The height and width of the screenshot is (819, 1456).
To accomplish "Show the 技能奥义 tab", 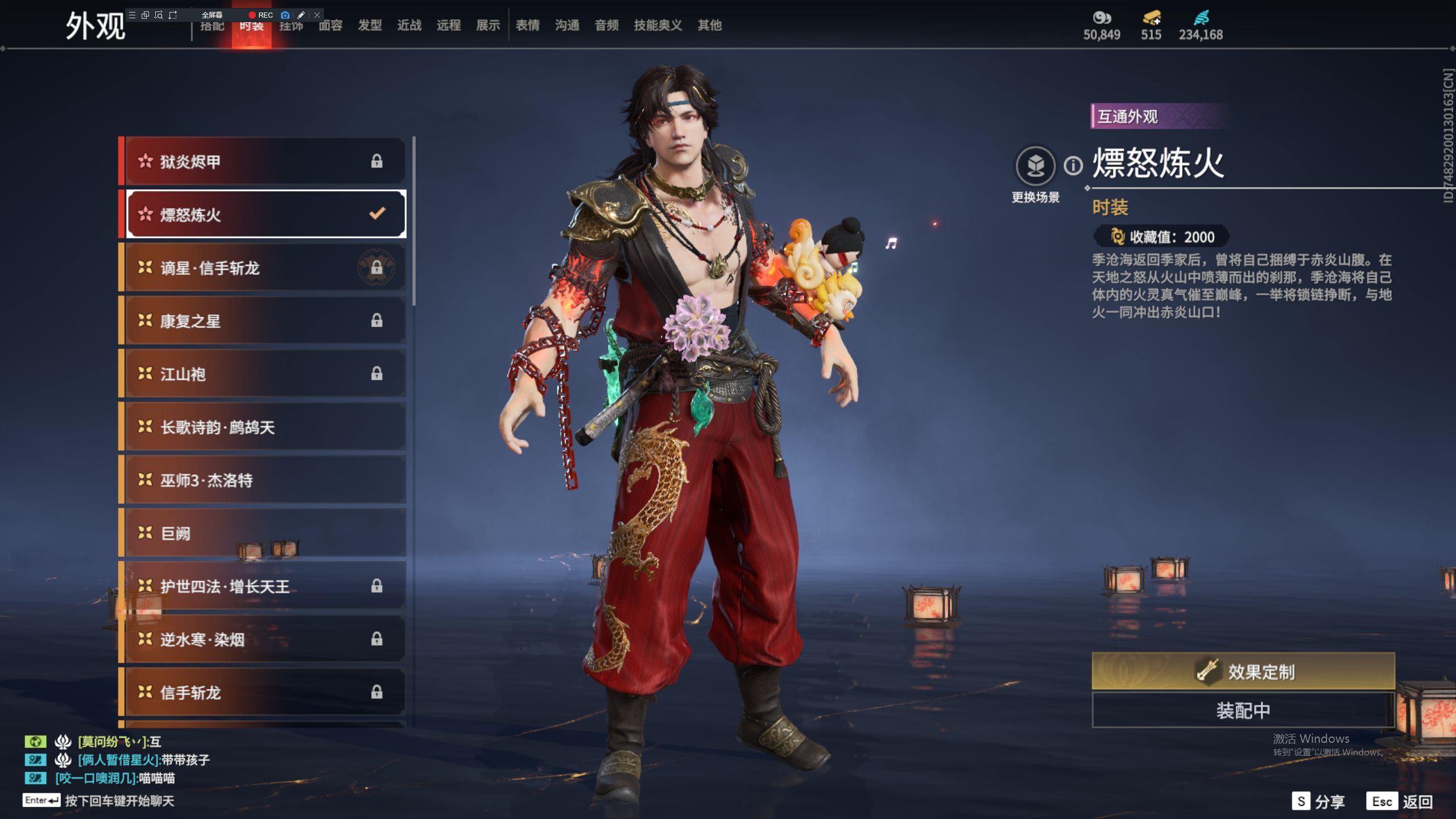I will tap(657, 26).
